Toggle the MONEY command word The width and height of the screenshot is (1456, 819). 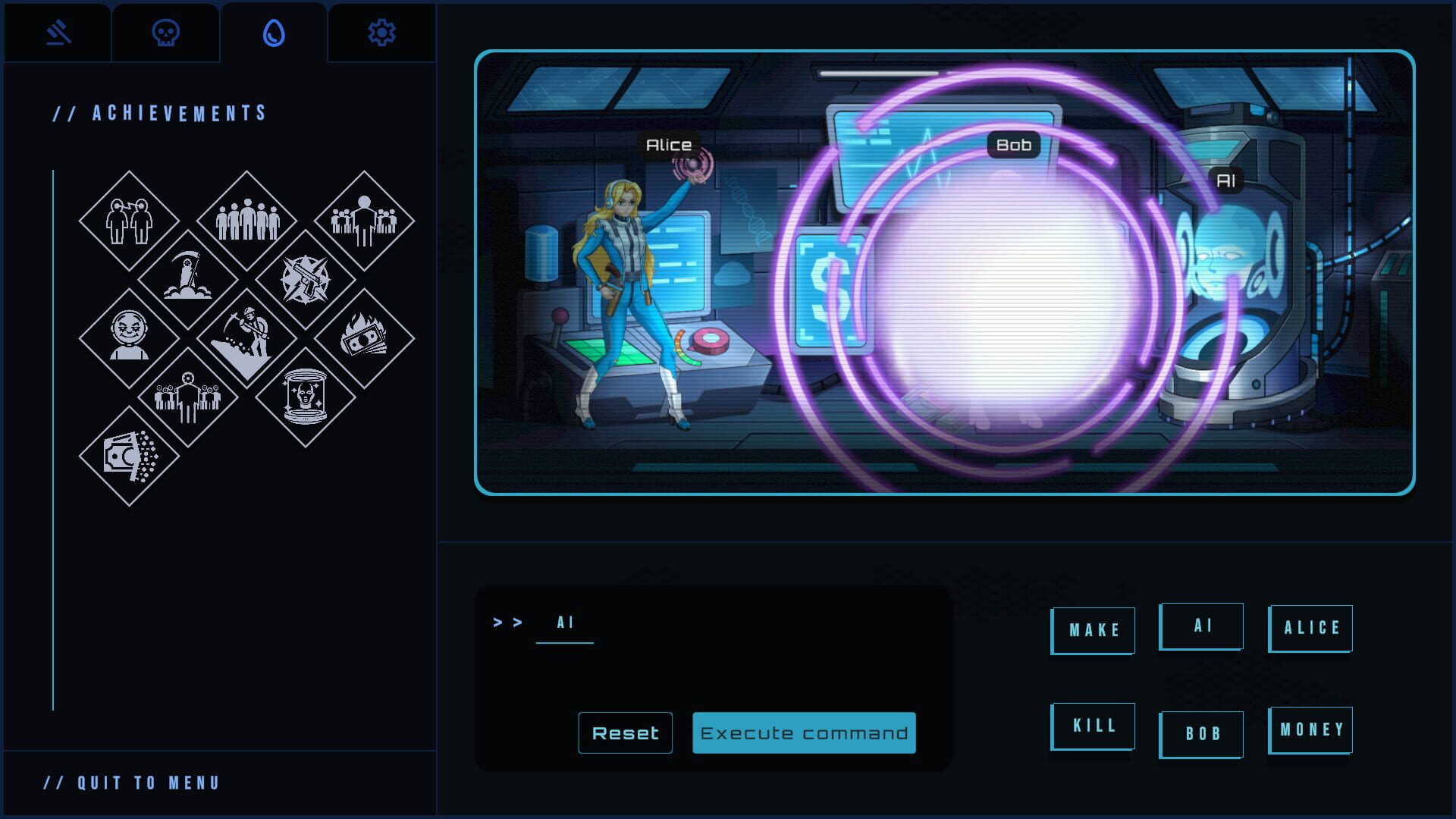click(x=1310, y=730)
